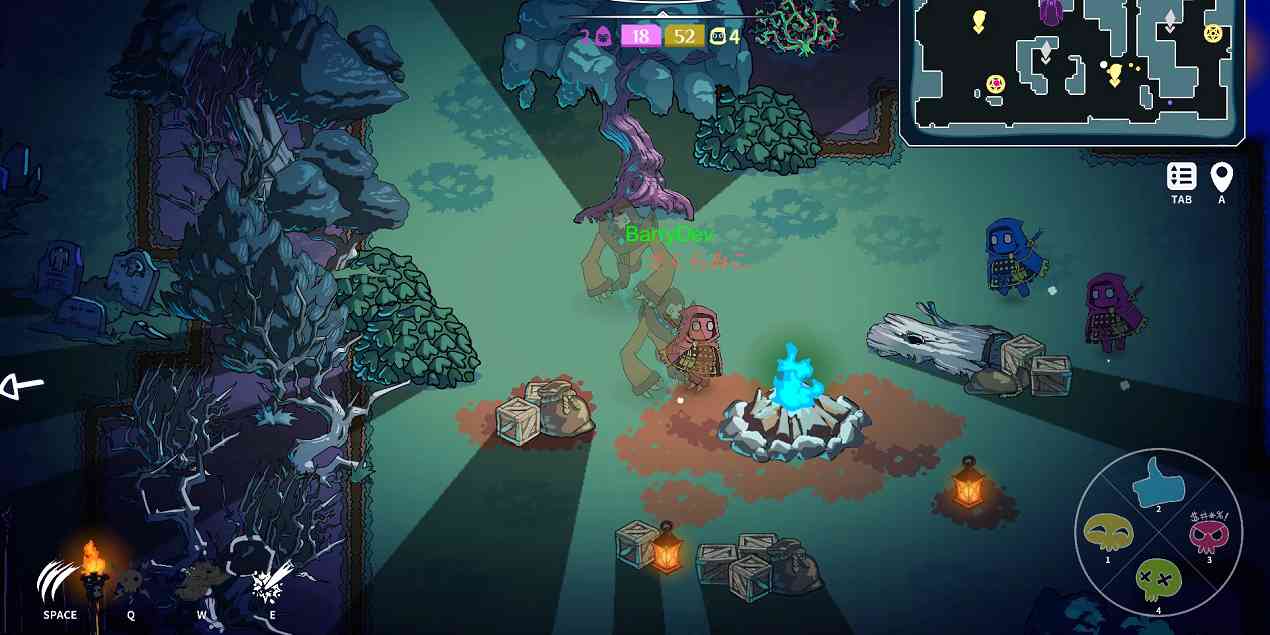The image size is (1270, 635).
Task: Choose the yellow laughing skull emote
Action: [x=1108, y=534]
